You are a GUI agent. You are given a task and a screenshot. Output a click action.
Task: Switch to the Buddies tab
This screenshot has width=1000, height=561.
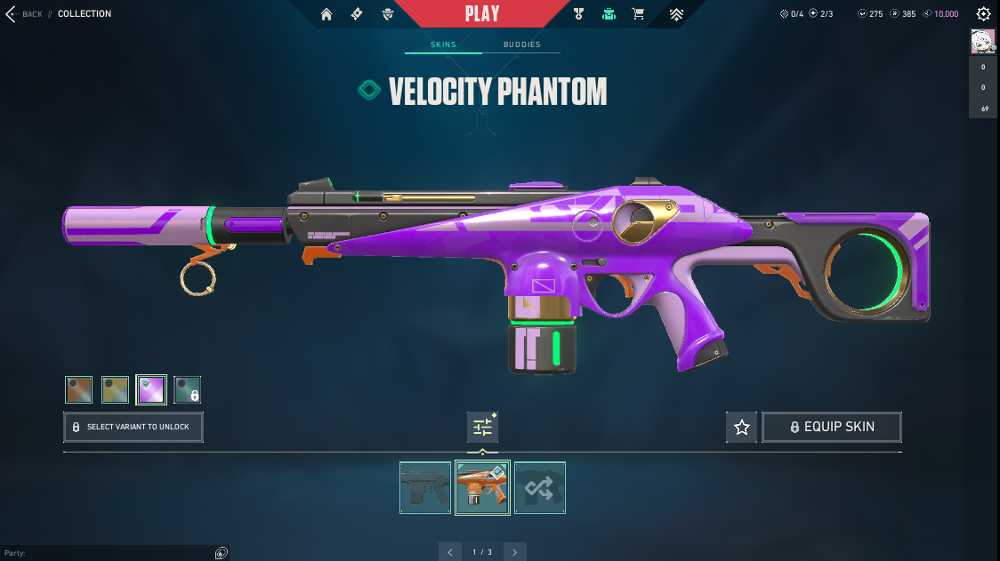521,45
